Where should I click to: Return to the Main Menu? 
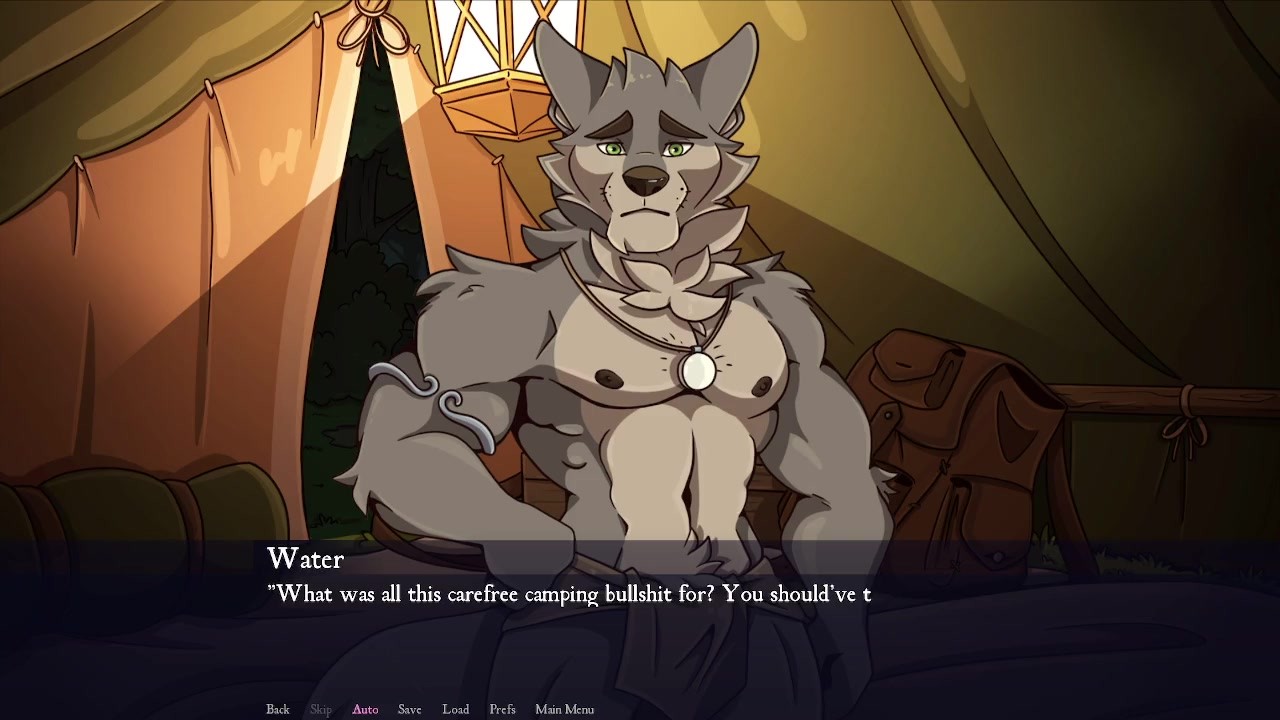(x=564, y=709)
